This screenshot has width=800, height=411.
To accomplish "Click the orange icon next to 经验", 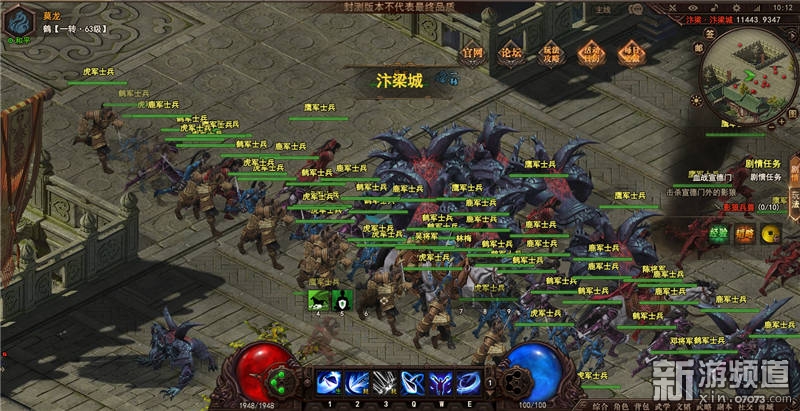I will click(x=745, y=234).
